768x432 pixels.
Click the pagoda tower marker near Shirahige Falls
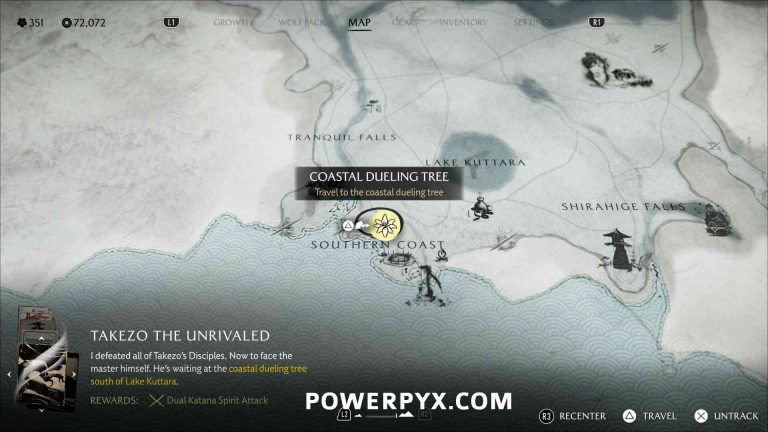pos(615,247)
